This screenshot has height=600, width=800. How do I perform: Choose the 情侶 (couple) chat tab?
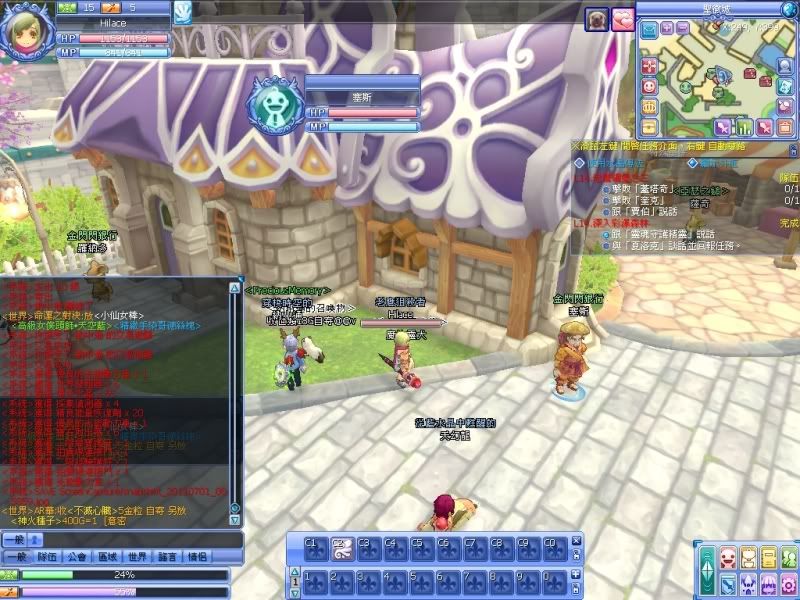click(197, 557)
